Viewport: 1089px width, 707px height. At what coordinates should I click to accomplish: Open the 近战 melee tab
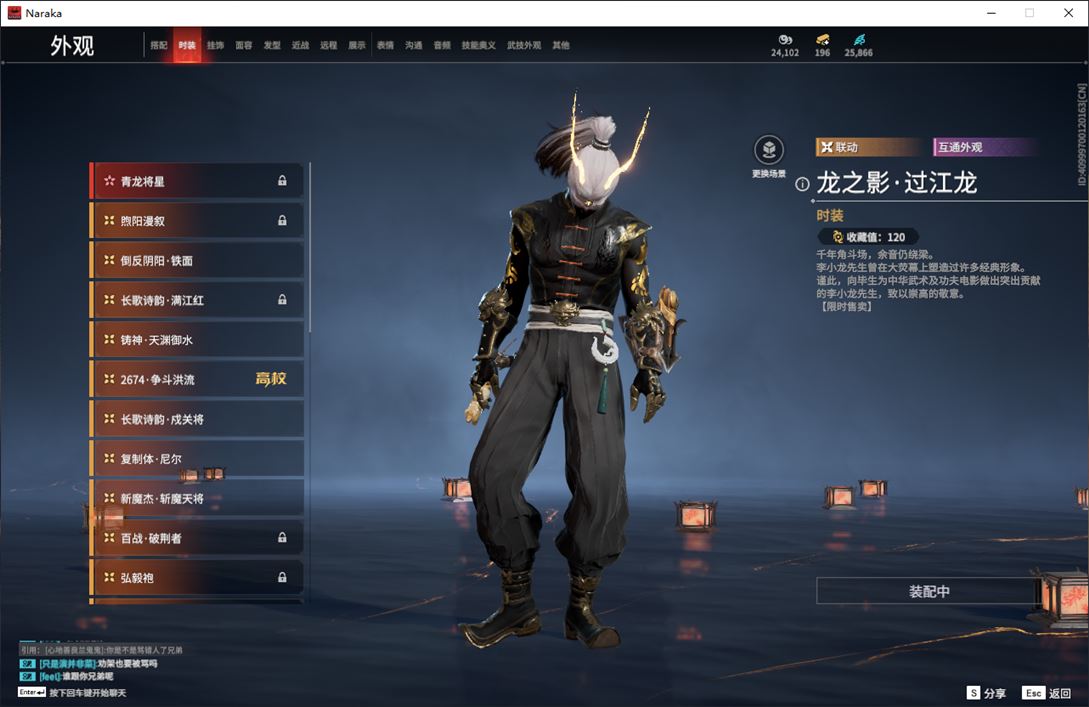[x=300, y=46]
